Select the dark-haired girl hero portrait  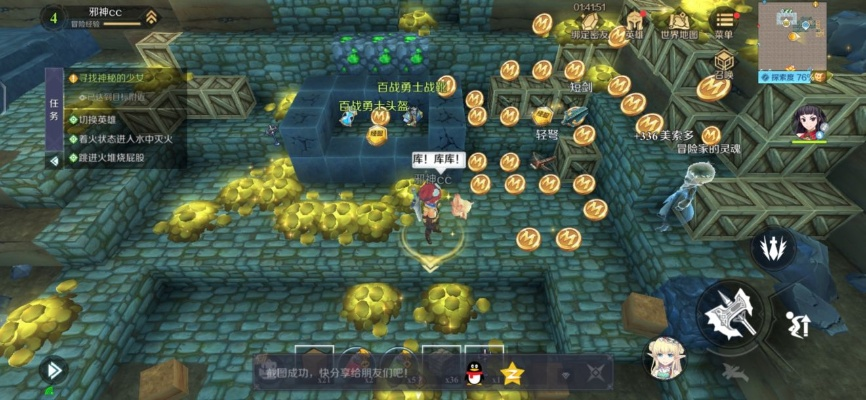[809, 123]
